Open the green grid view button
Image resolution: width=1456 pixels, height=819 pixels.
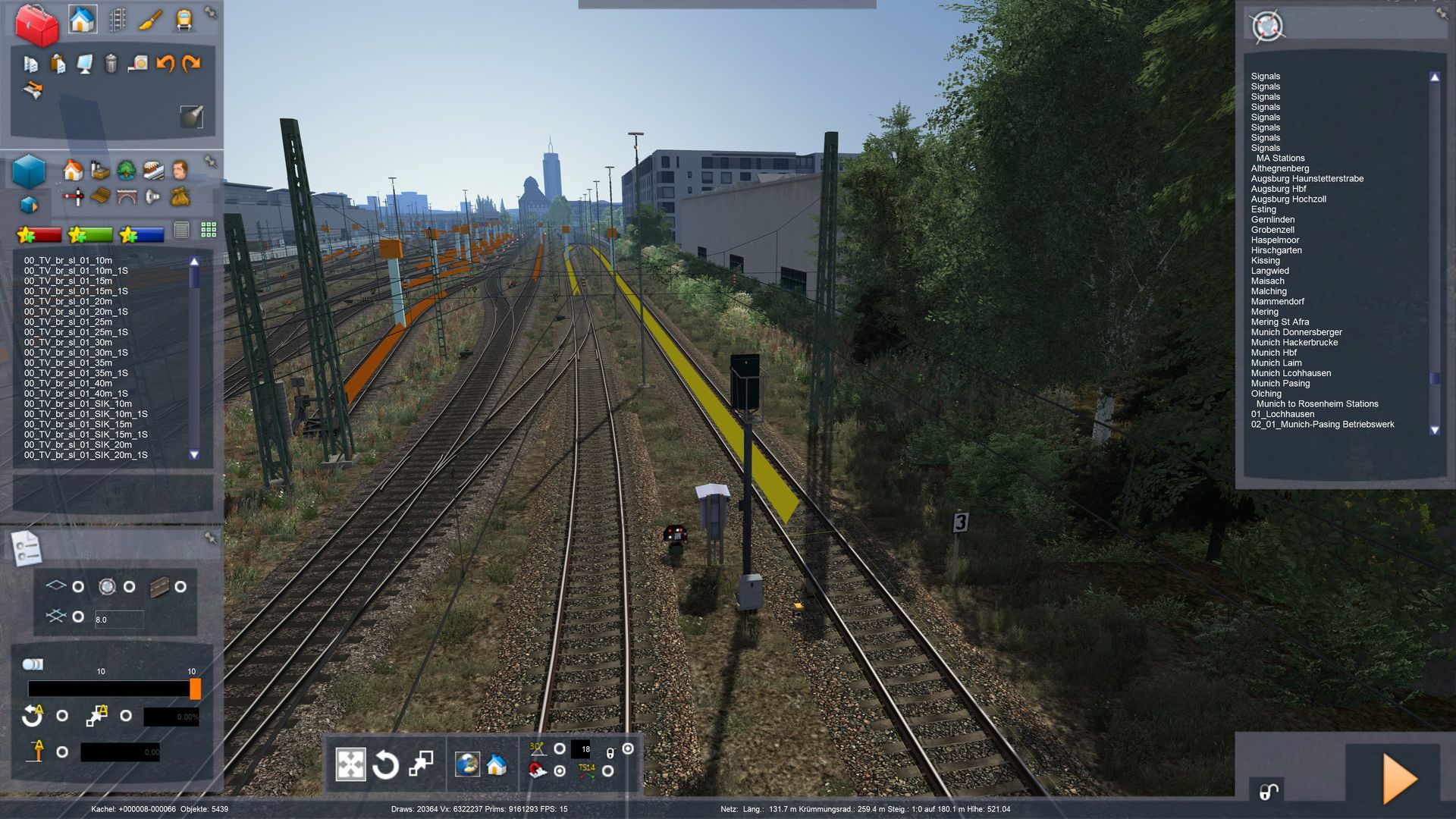tap(209, 230)
